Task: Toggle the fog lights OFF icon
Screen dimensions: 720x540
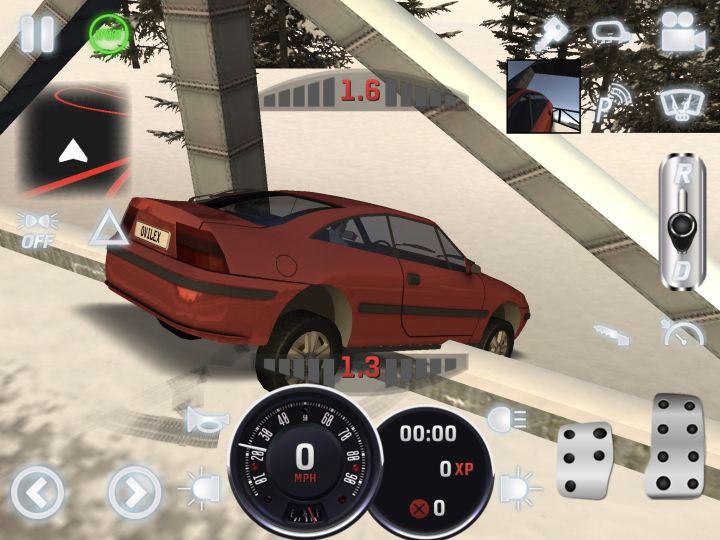Action: [37, 228]
